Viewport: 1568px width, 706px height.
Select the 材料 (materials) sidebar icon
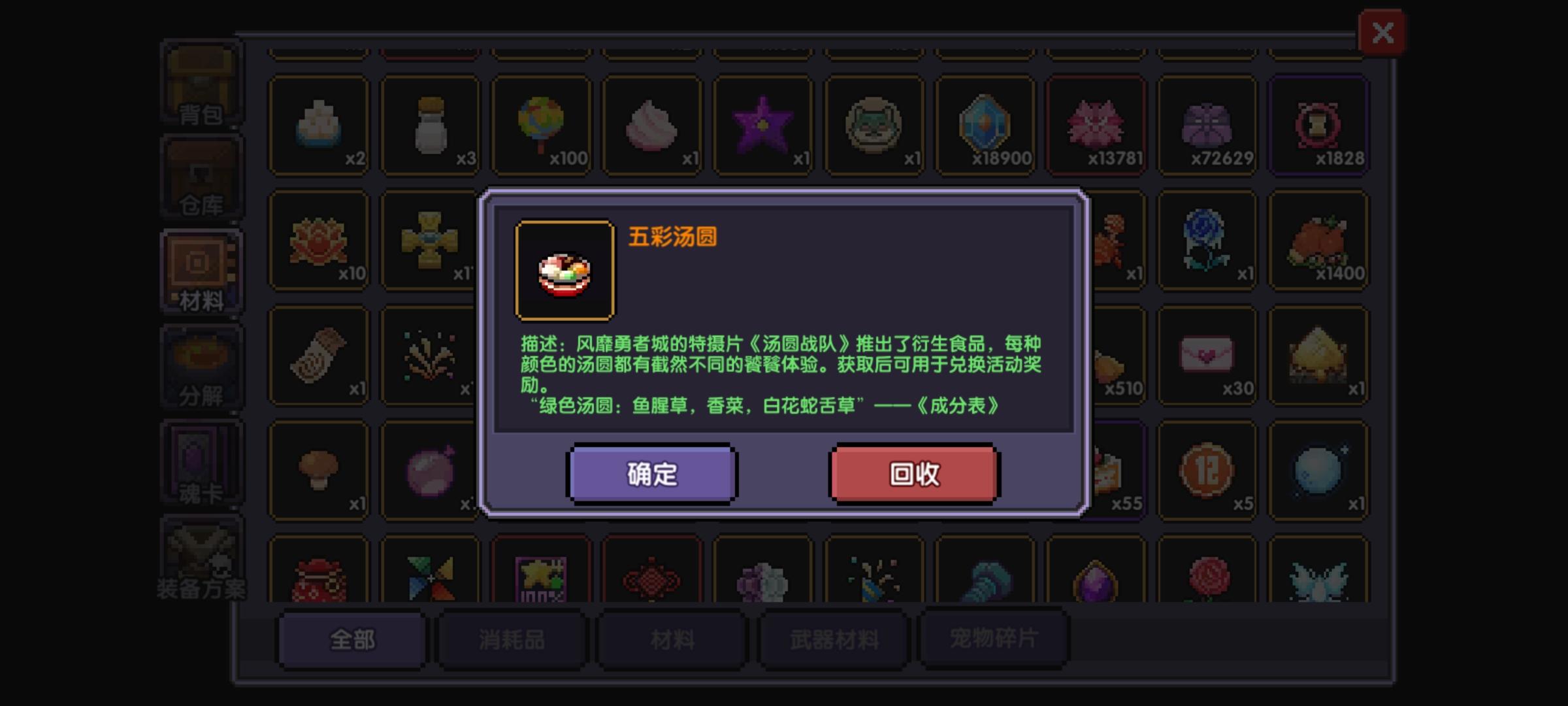[x=200, y=271]
